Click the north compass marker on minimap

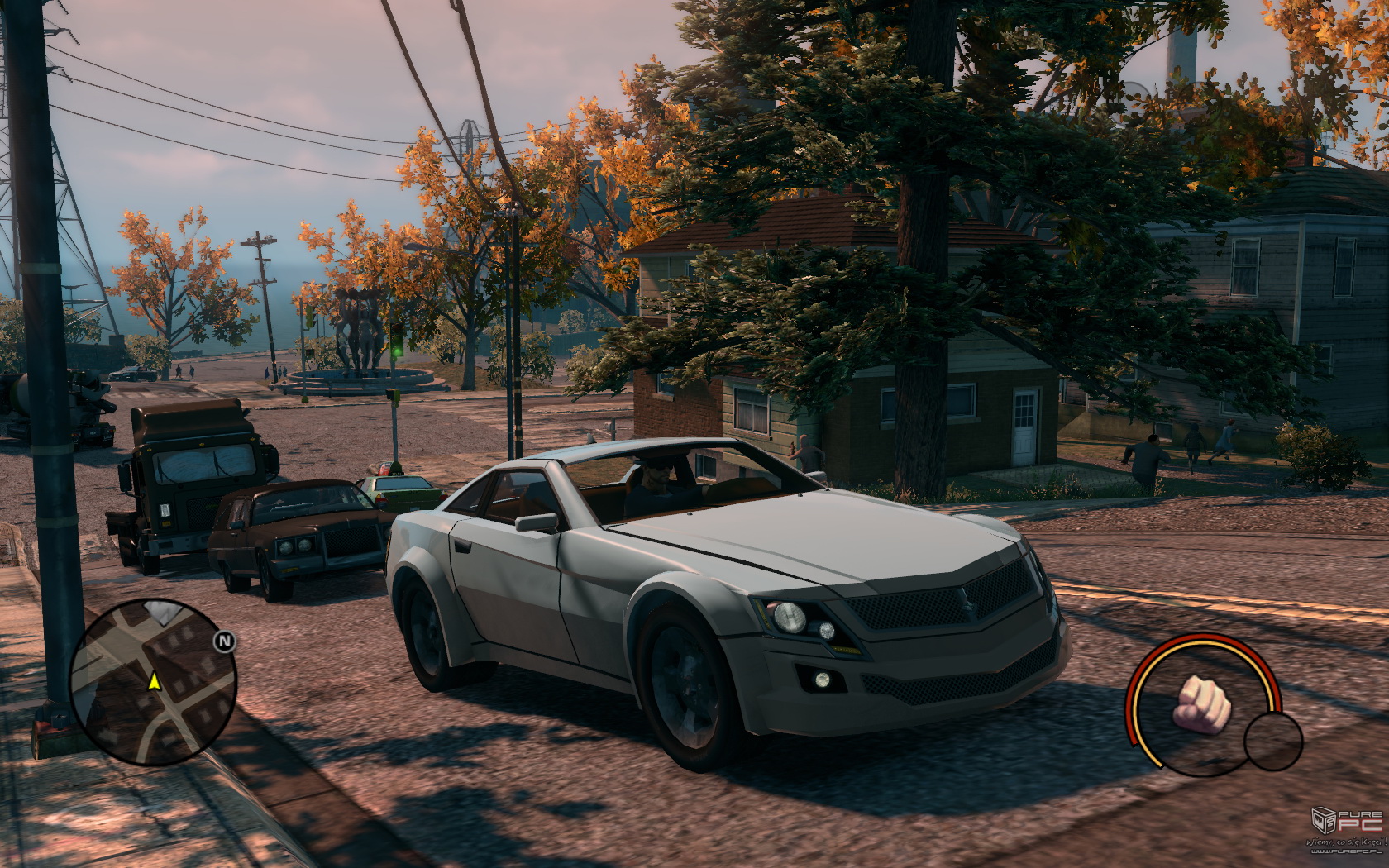click(224, 641)
